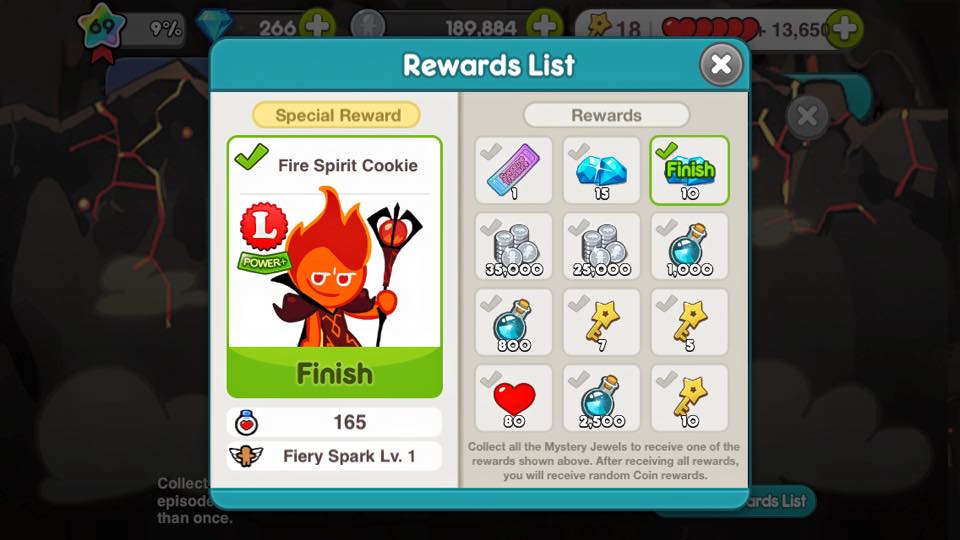Select the Fire Spirit Cookie special reward
960x540 pixels.
(x=334, y=266)
